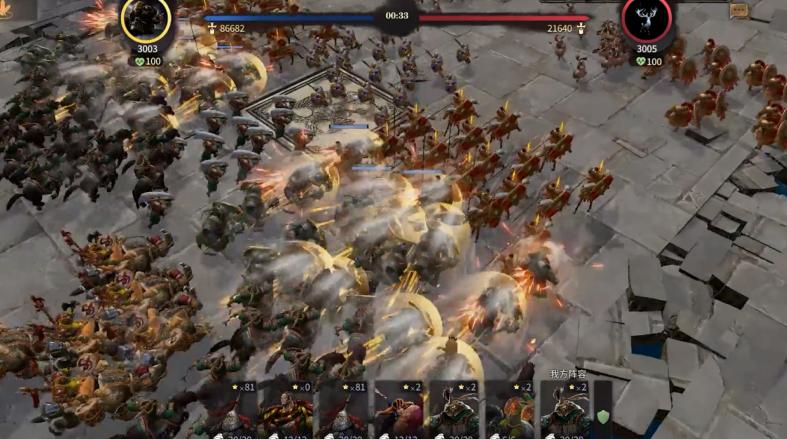Open player 3003's avatar portrait
The image size is (787, 439).
[146, 19]
